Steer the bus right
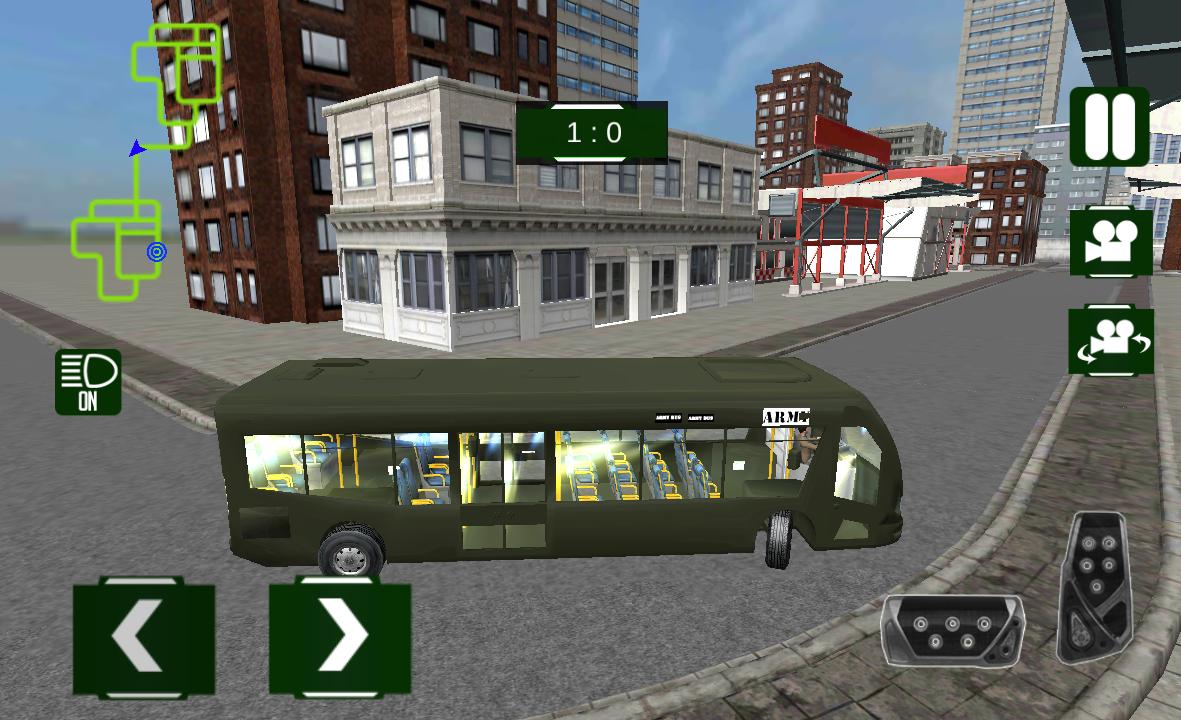The height and width of the screenshot is (721, 1181). point(340,636)
